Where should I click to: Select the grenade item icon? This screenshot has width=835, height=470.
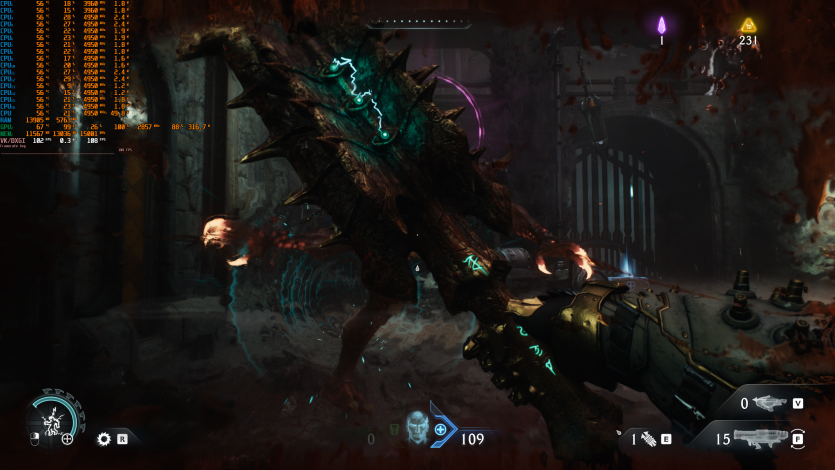(x=647, y=438)
